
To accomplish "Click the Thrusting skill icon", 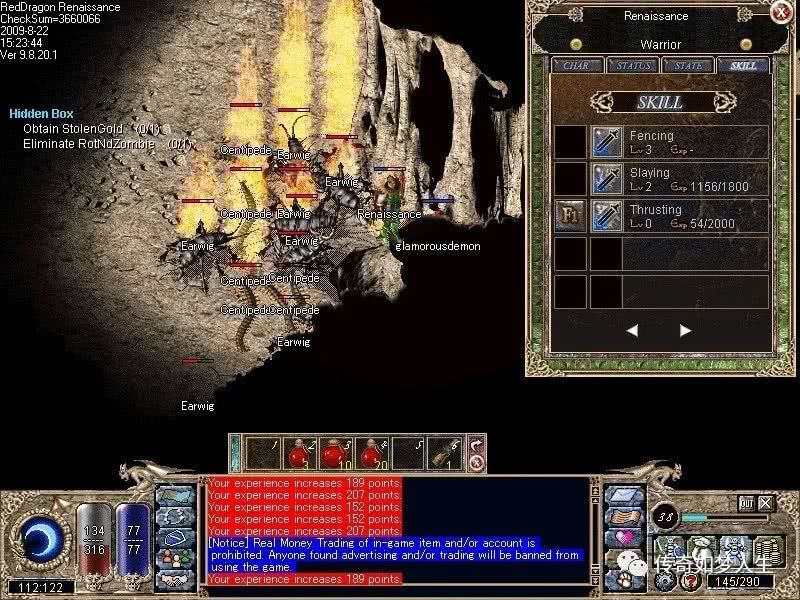I will 607,216.
